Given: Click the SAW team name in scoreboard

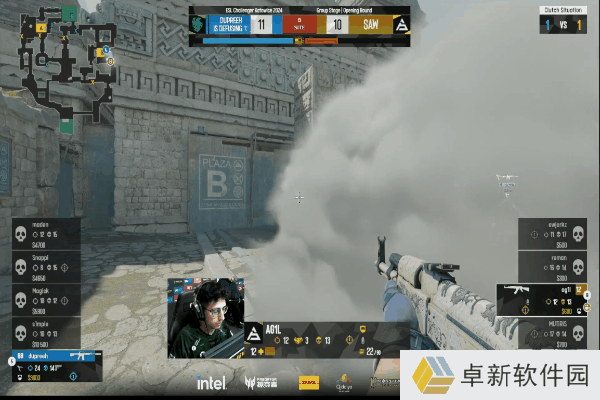Looking at the screenshot, I should coord(371,26).
